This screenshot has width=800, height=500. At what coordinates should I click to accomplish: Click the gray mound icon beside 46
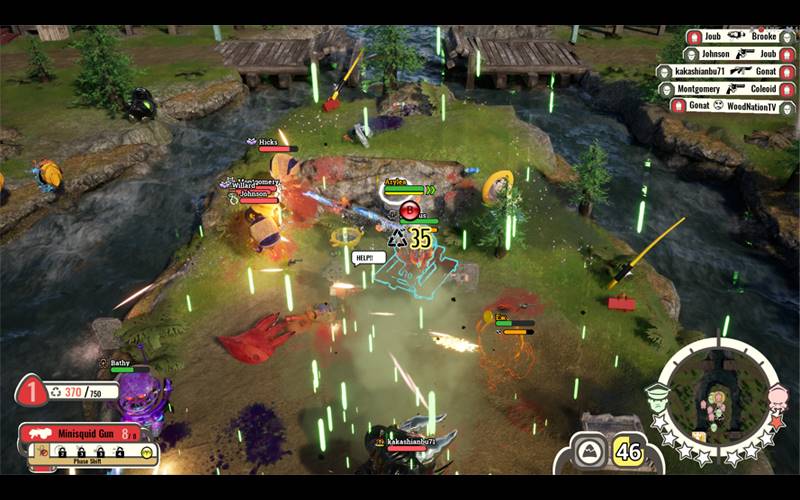(x=591, y=451)
